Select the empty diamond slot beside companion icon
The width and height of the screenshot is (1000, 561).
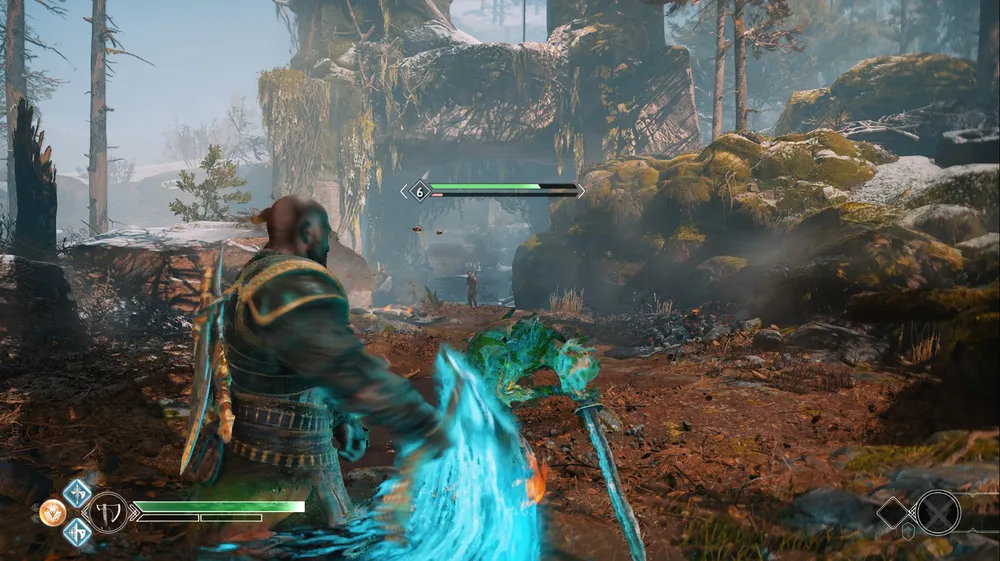click(895, 513)
